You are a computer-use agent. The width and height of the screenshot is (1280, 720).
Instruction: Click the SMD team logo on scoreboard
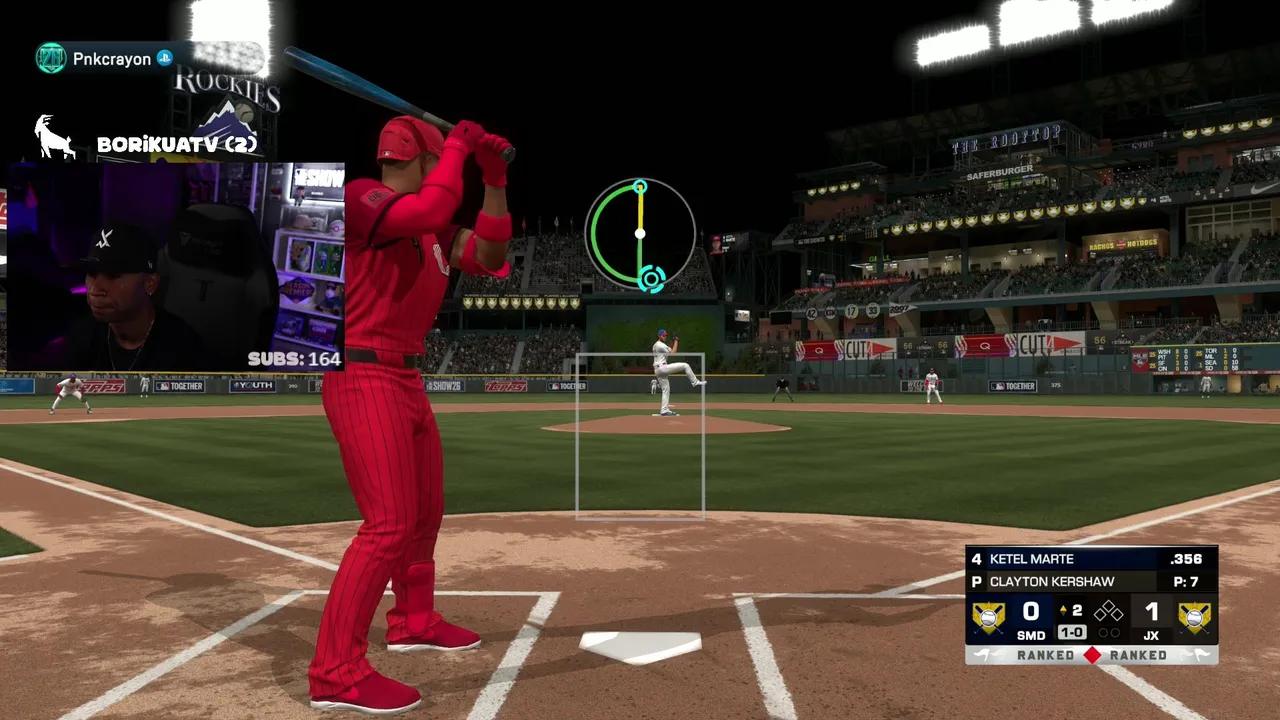click(989, 617)
